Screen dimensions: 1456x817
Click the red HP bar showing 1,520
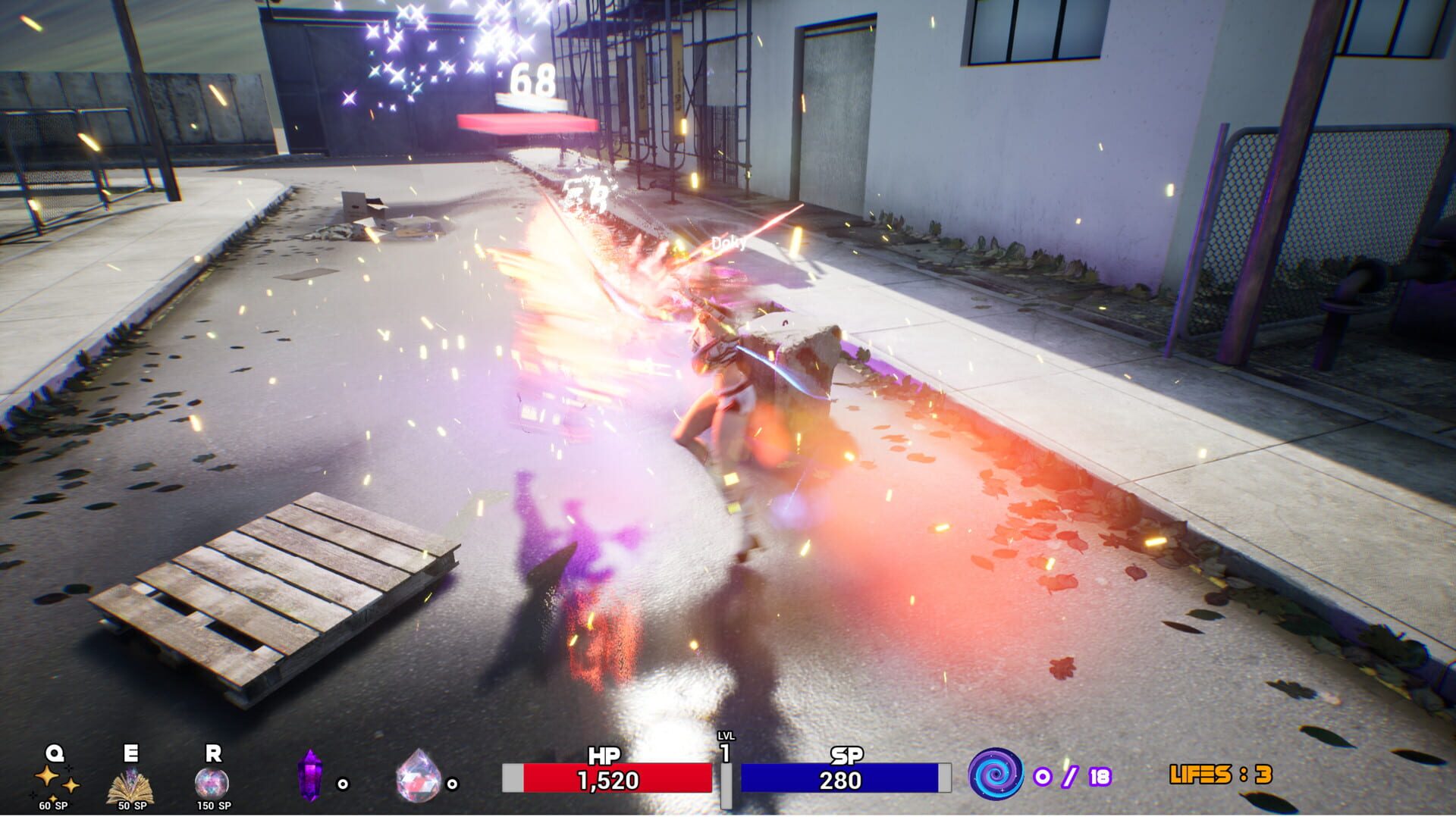[x=607, y=778]
